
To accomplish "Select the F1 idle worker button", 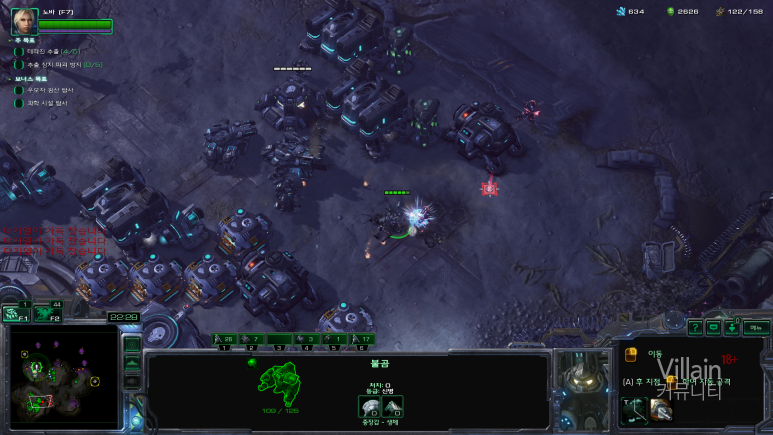I will [x=16, y=313].
